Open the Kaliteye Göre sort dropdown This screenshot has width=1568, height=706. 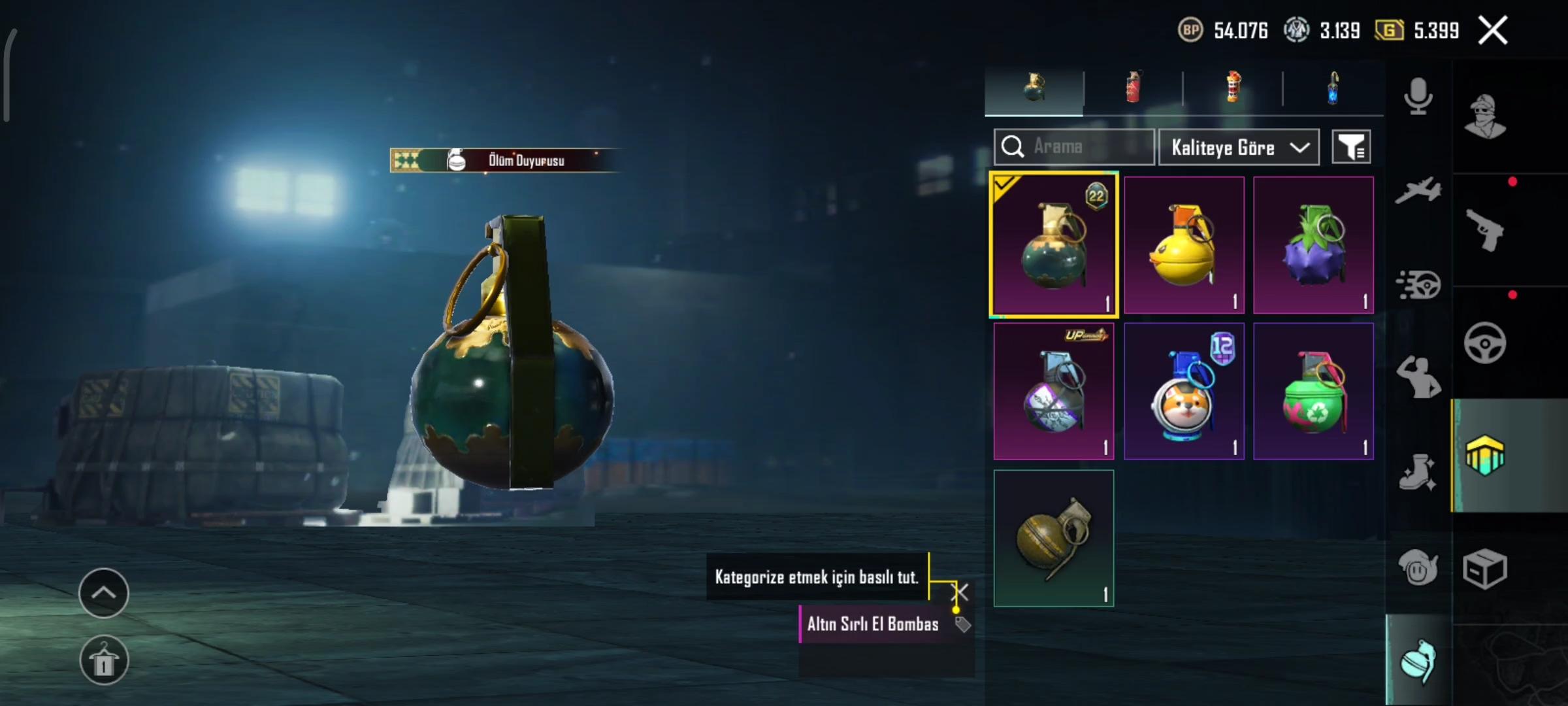[x=1238, y=147]
